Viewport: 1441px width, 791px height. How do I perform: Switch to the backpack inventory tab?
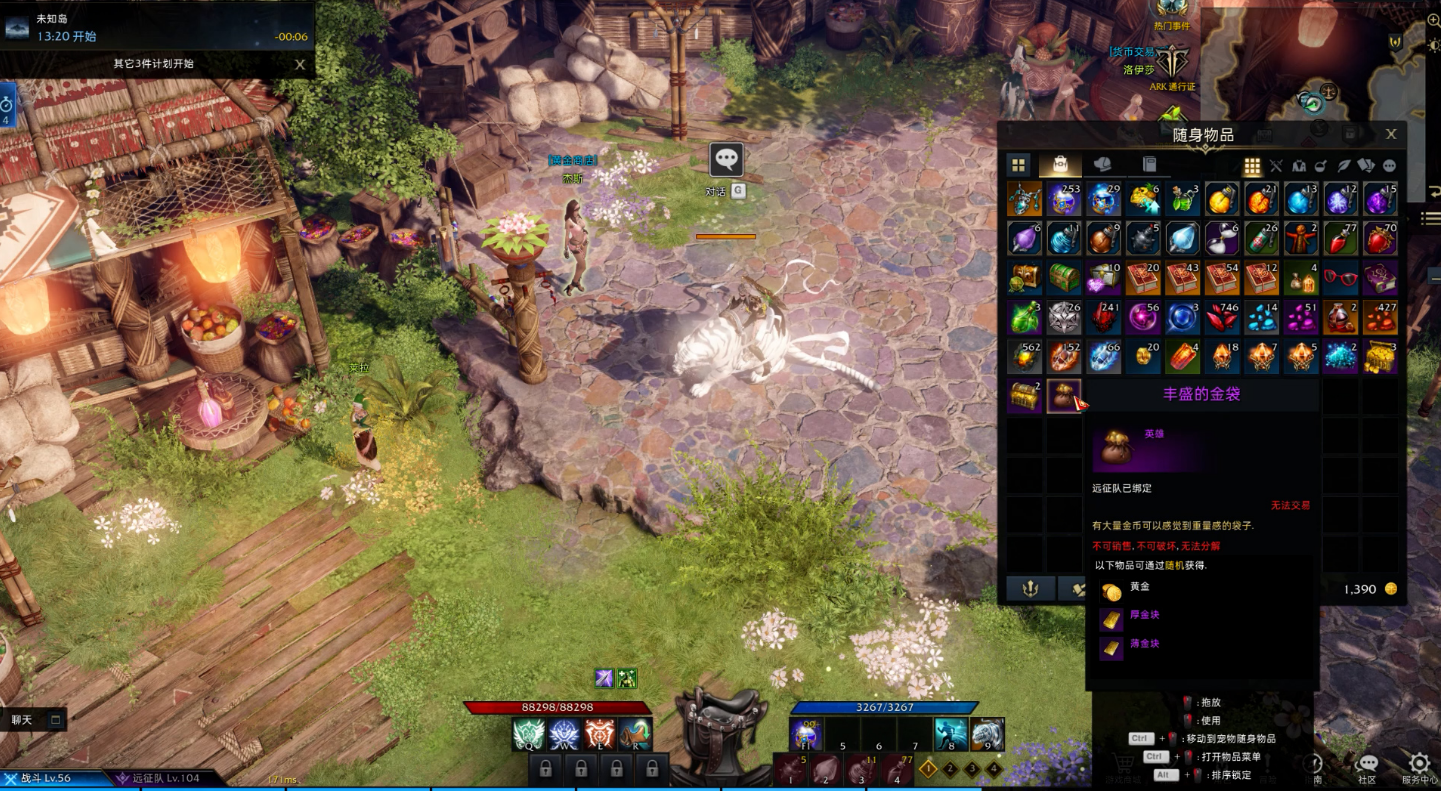point(1060,165)
